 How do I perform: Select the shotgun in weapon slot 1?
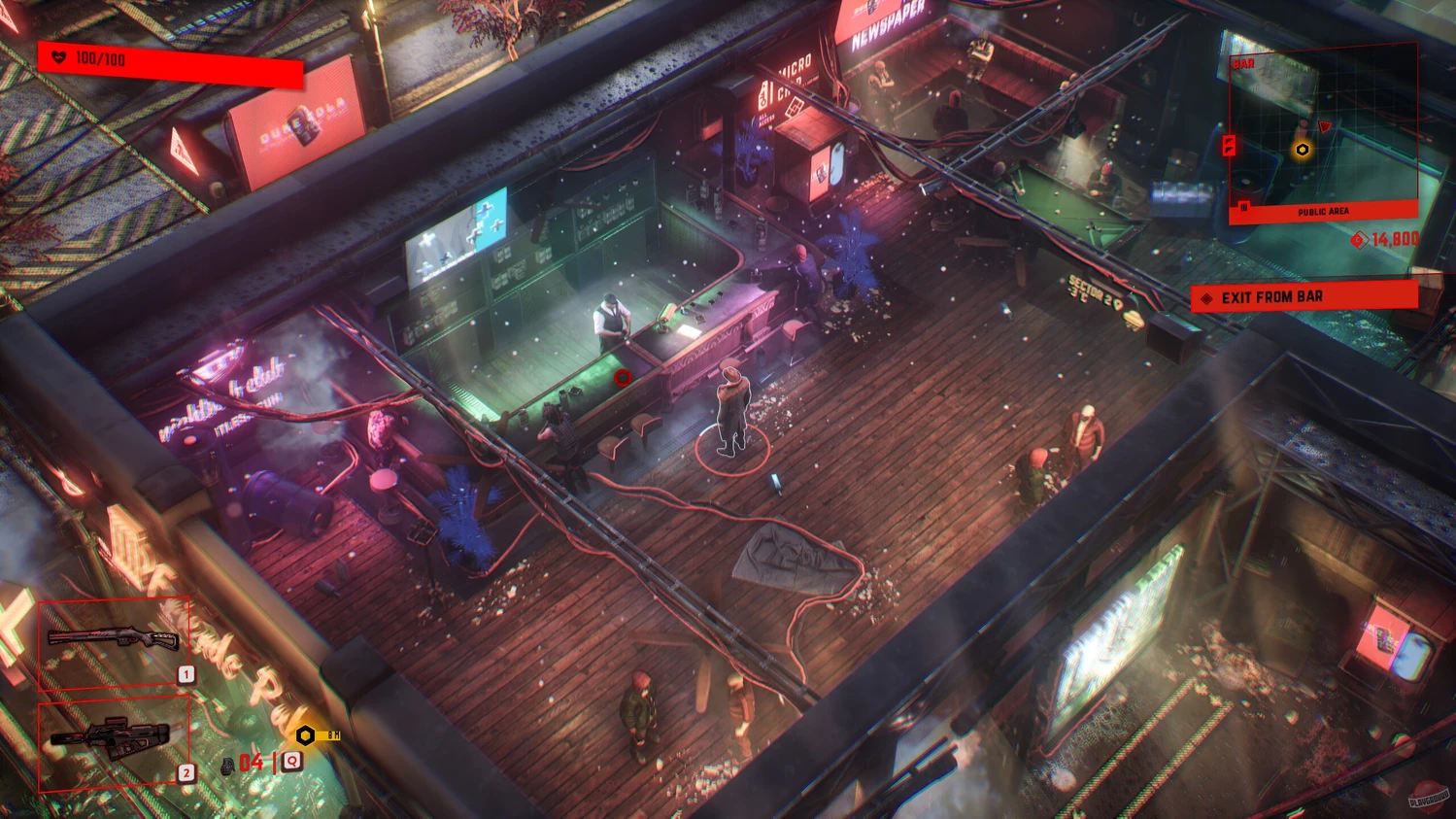point(114,642)
